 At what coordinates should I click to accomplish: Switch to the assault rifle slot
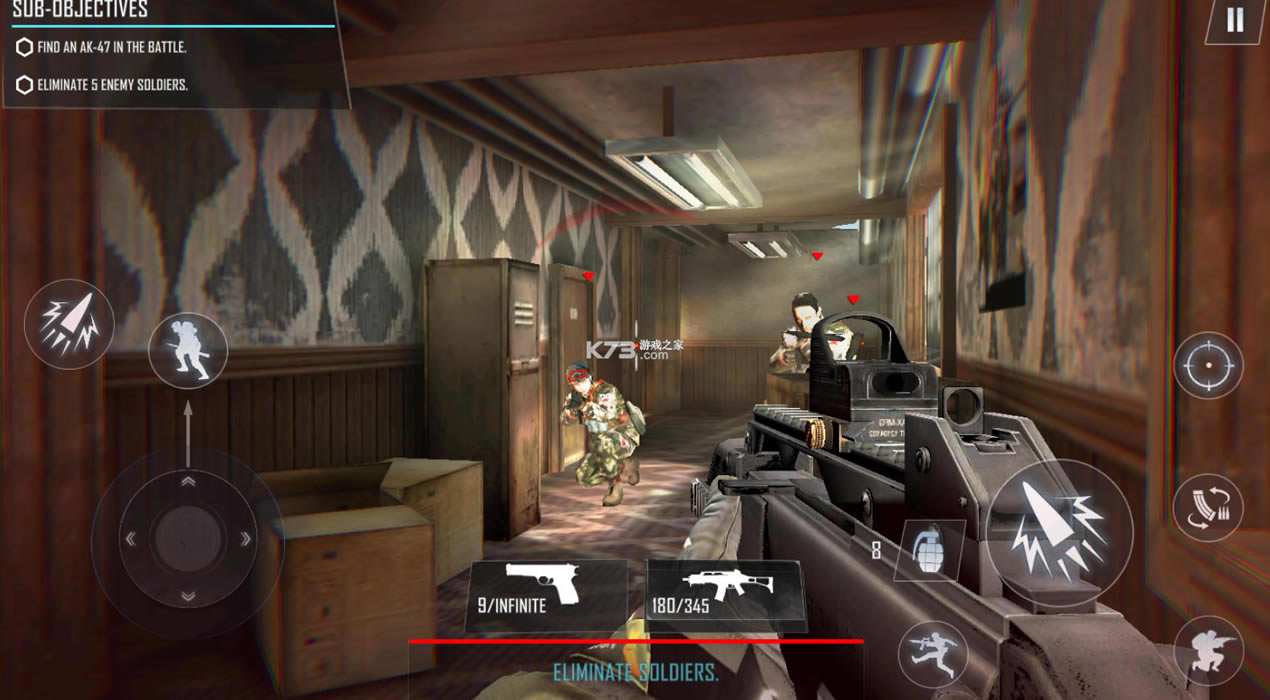[x=726, y=594]
